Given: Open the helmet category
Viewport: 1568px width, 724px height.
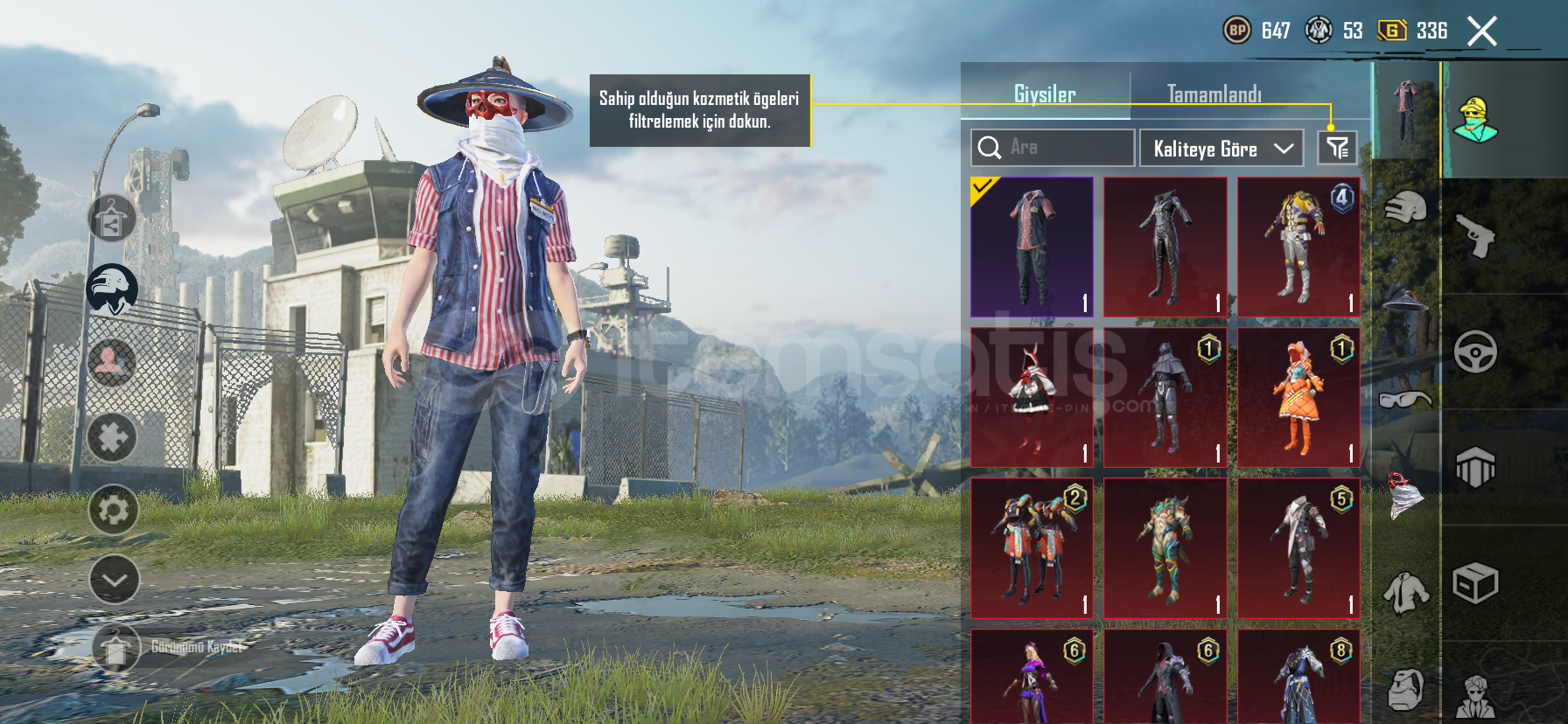Looking at the screenshot, I should click(x=1405, y=208).
